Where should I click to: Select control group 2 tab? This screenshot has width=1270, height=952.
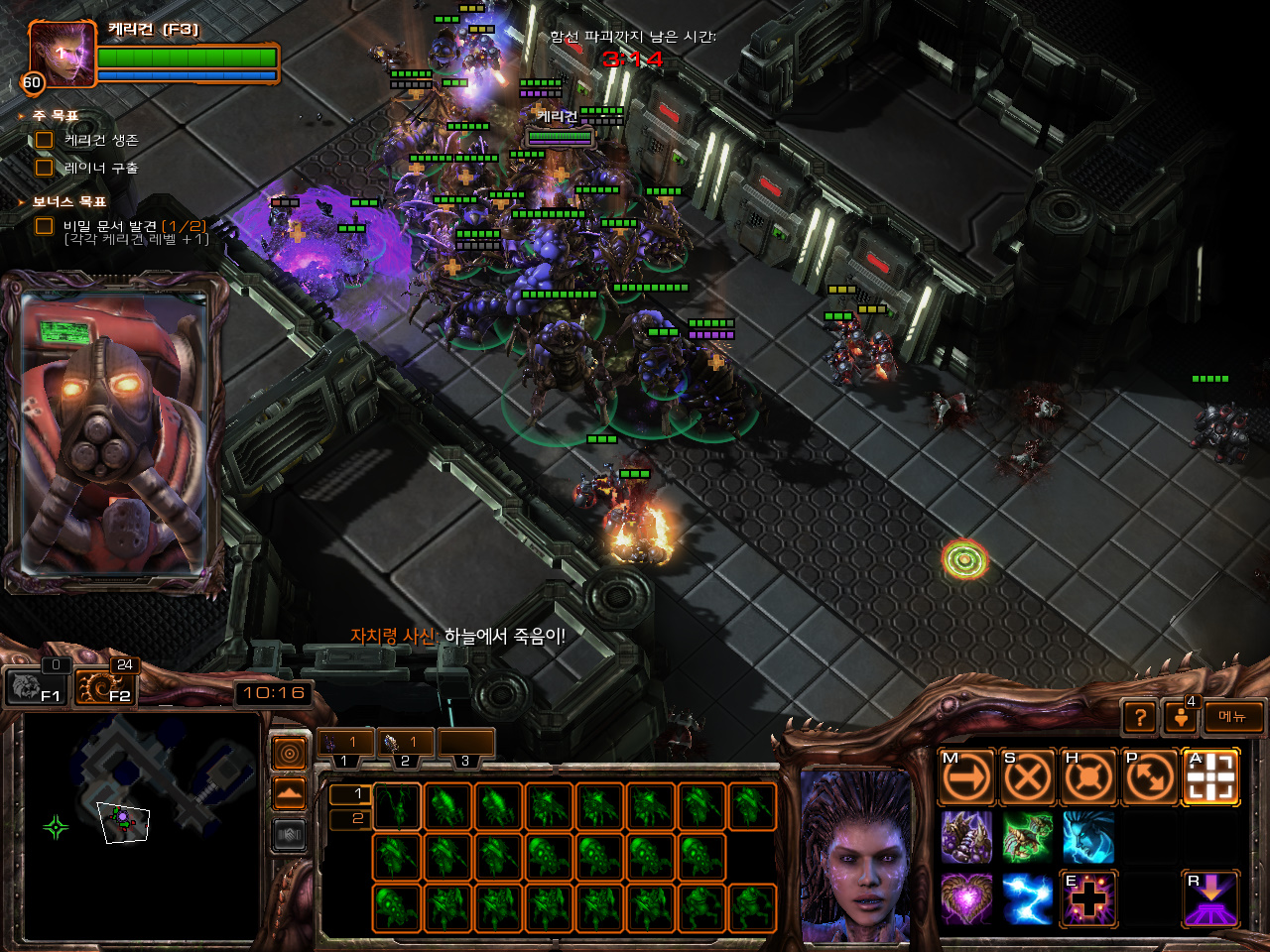(405, 744)
